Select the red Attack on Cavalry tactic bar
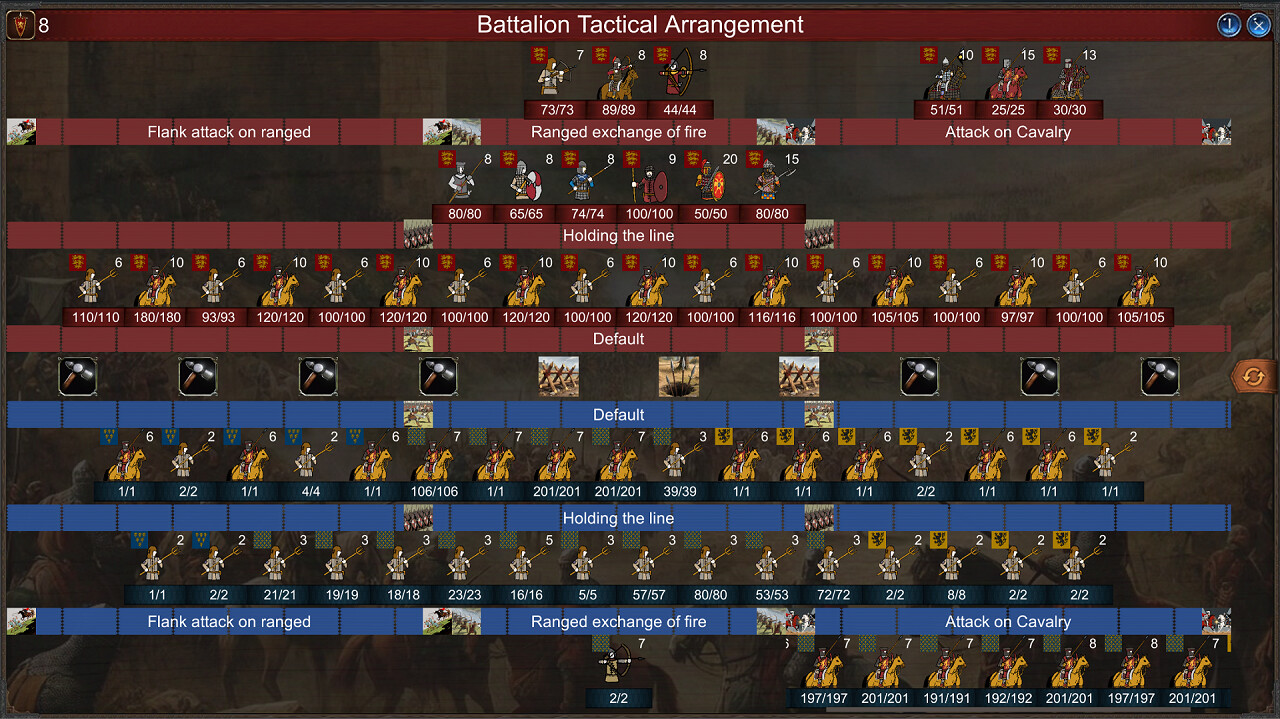The image size is (1280, 719). 1008,132
